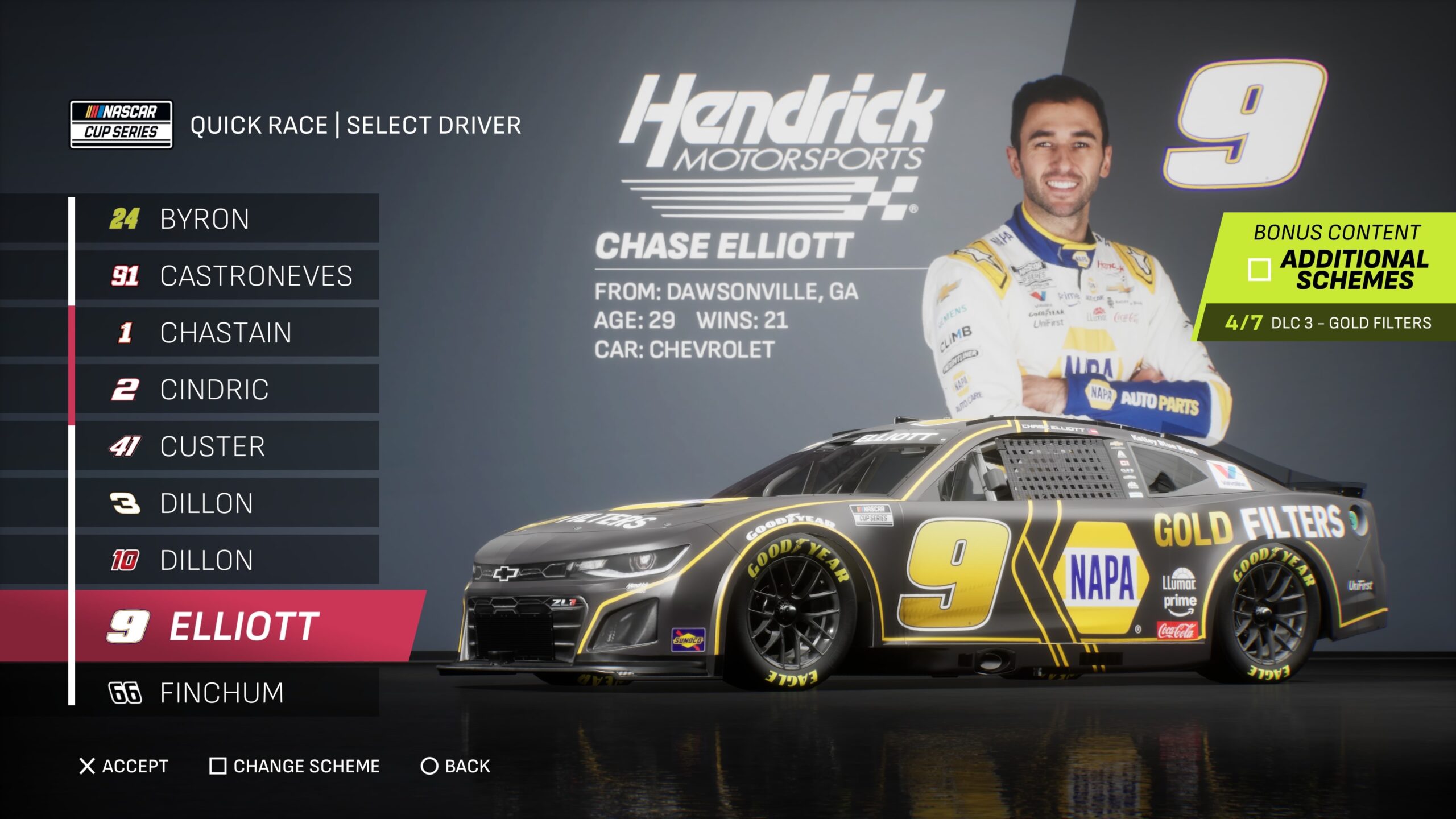Choose Castroneves in the driver list
The width and height of the screenshot is (1456, 819).
226,276
